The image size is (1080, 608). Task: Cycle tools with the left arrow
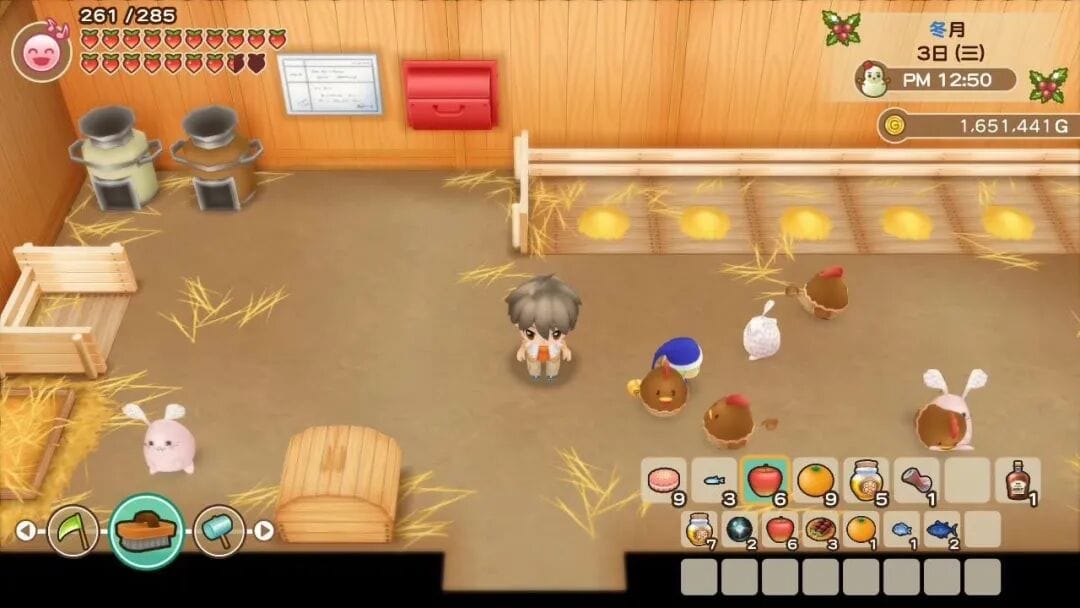pyautogui.click(x=27, y=531)
